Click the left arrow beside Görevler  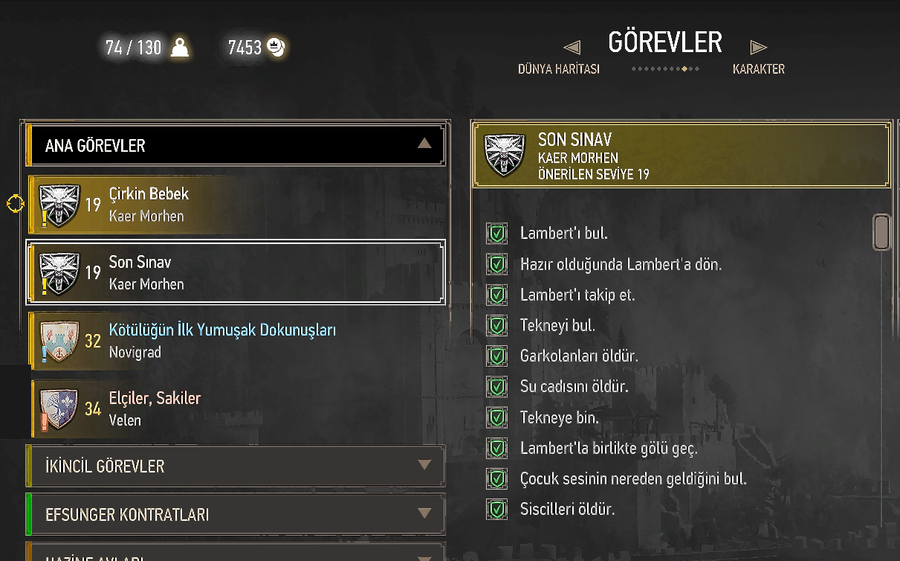coord(572,46)
